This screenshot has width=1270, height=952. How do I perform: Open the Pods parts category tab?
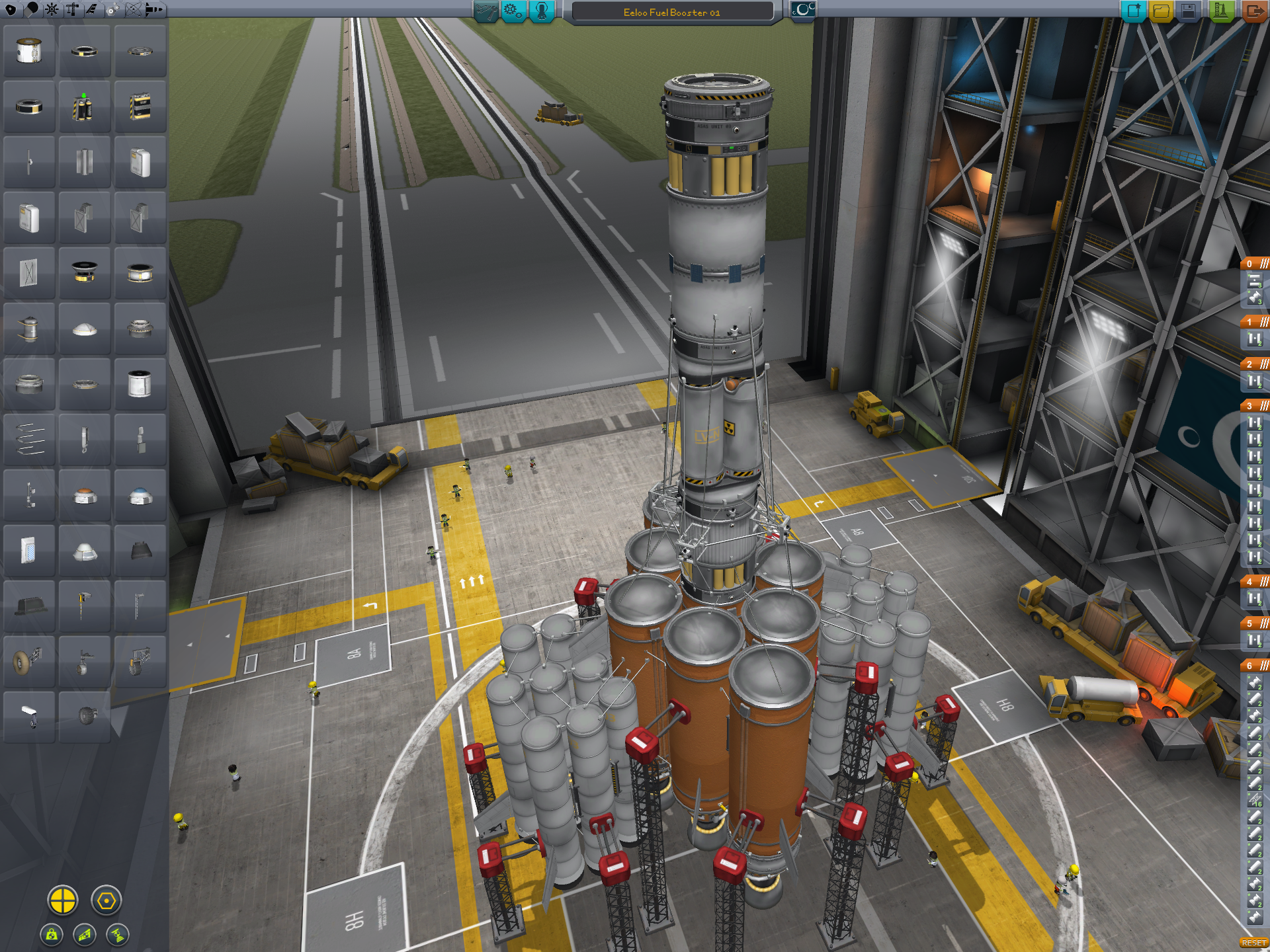(11, 9)
